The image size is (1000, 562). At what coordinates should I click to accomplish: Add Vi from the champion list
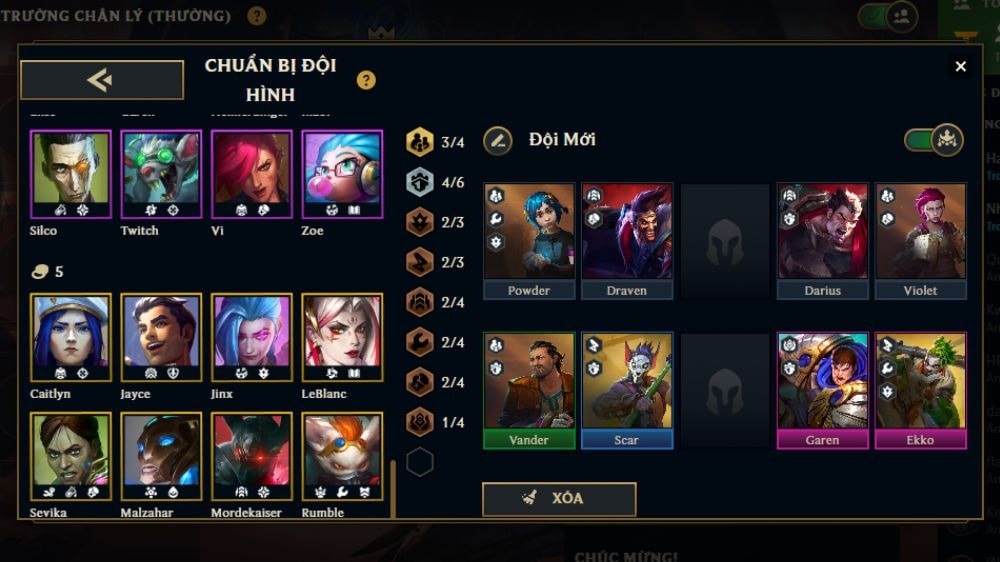[252, 174]
